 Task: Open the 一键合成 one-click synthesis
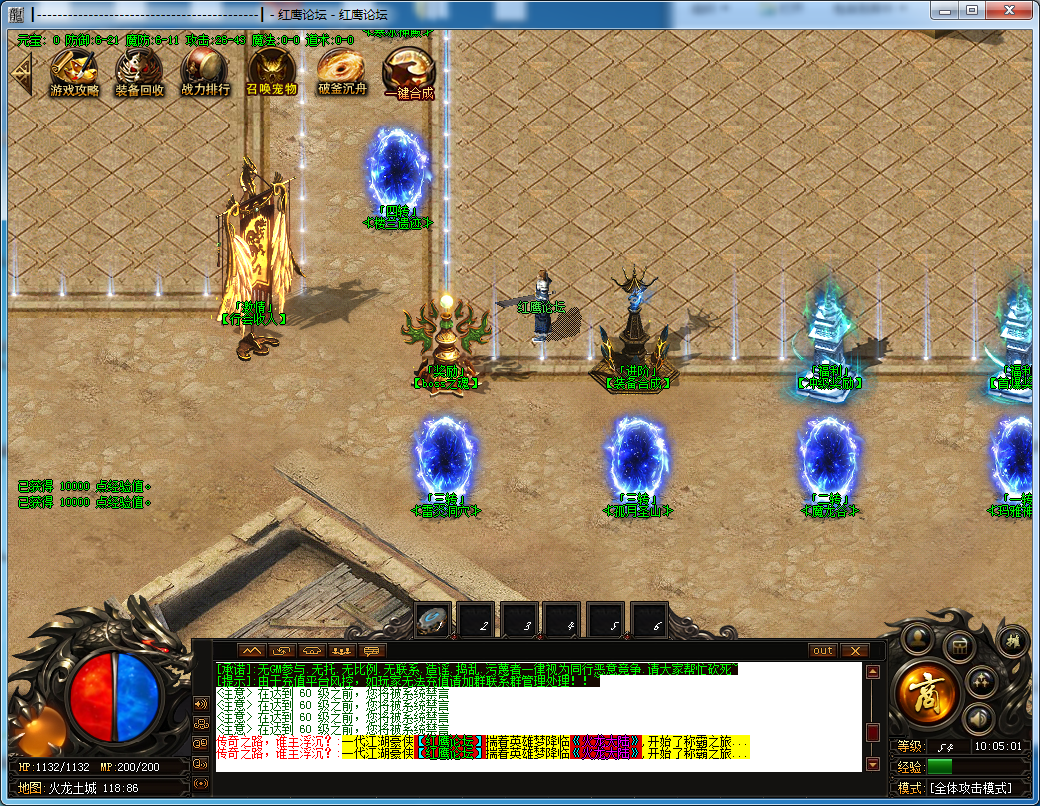409,73
